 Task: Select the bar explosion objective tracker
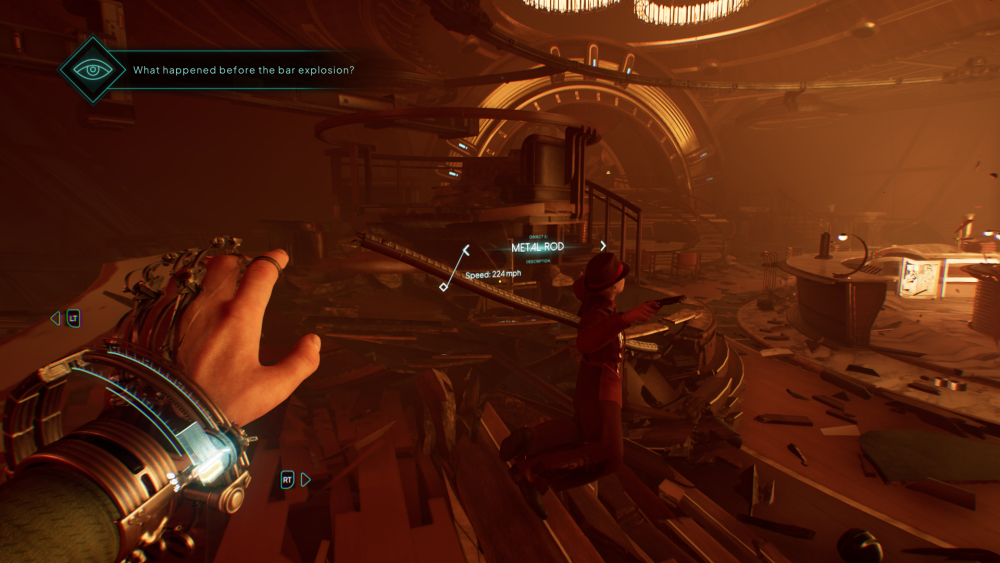(x=244, y=70)
